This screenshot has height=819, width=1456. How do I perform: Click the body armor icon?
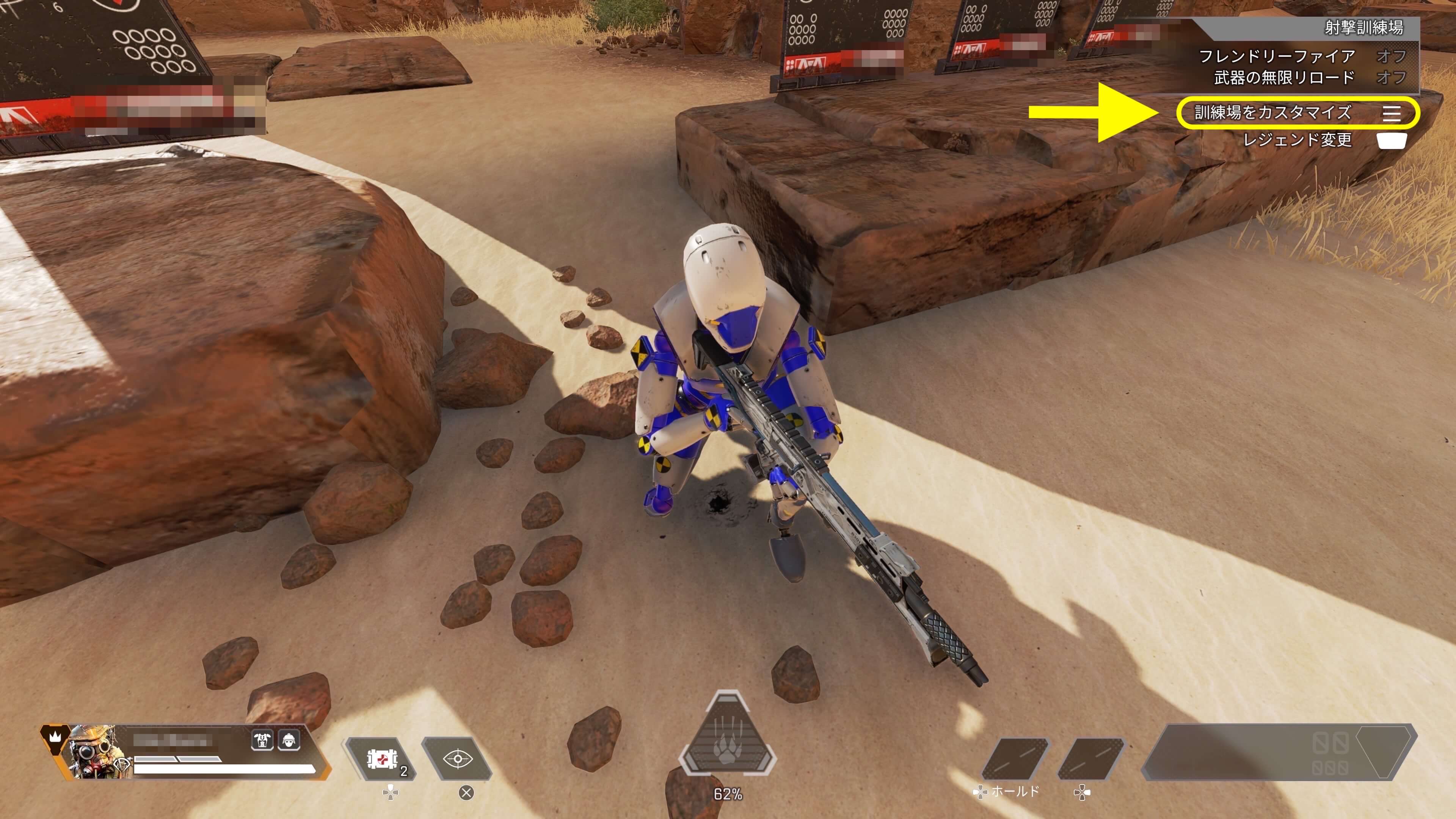click(x=262, y=740)
